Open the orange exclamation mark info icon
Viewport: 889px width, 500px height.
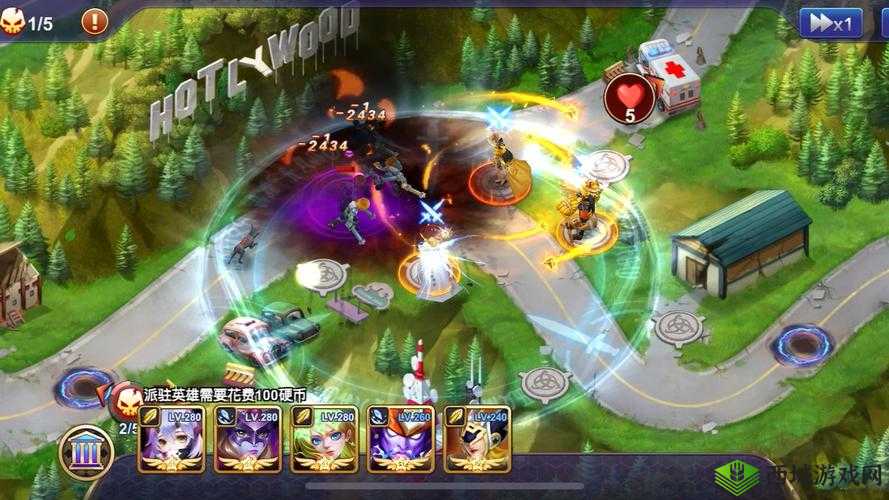(94, 21)
